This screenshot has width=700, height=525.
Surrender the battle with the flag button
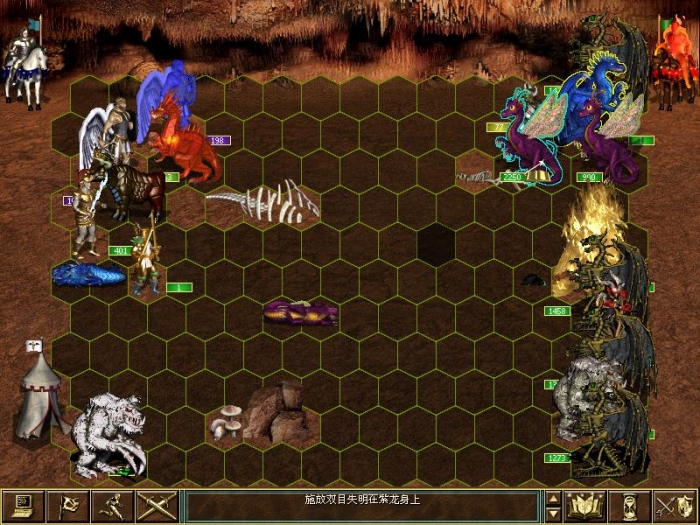69,505
